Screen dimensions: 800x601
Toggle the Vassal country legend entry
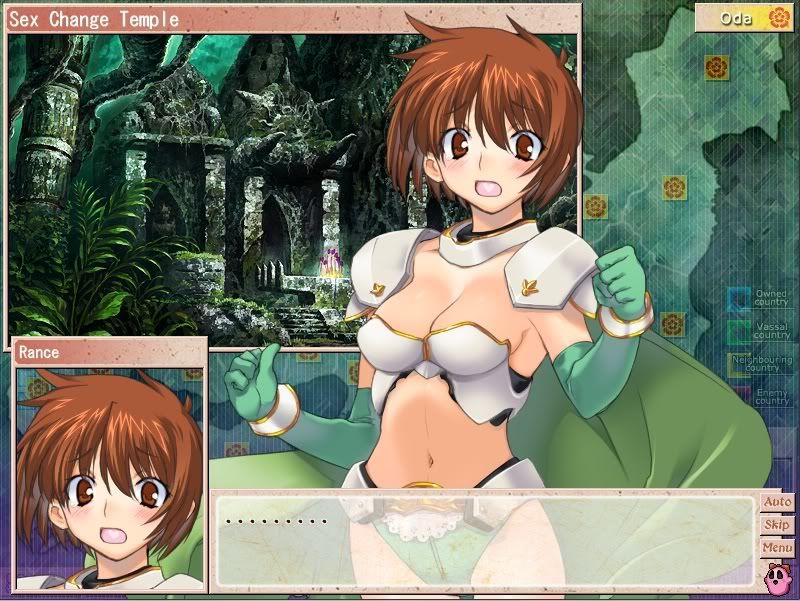pyautogui.click(x=759, y=331)
